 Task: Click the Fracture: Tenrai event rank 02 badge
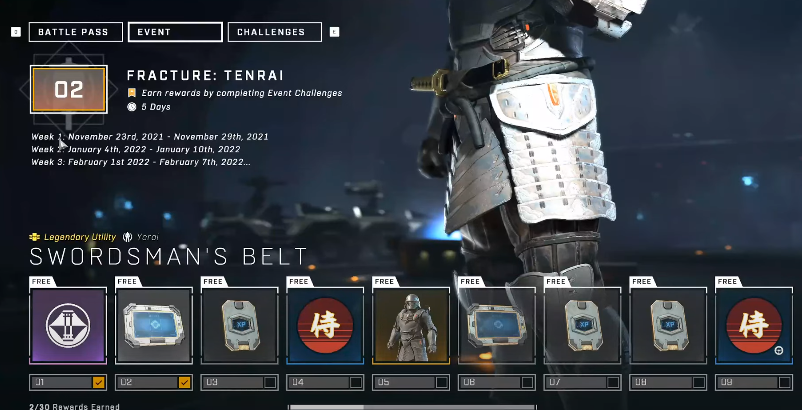(x=68, y=90)
